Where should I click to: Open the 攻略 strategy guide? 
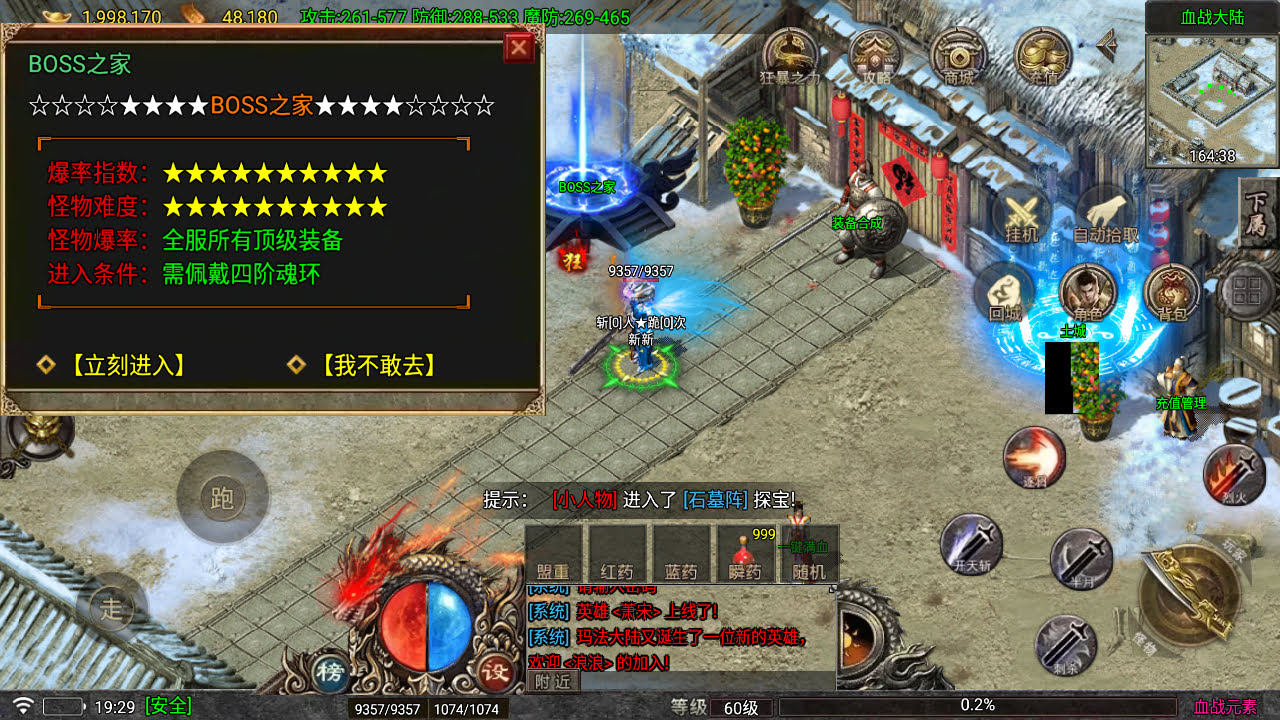coord(875,56)
